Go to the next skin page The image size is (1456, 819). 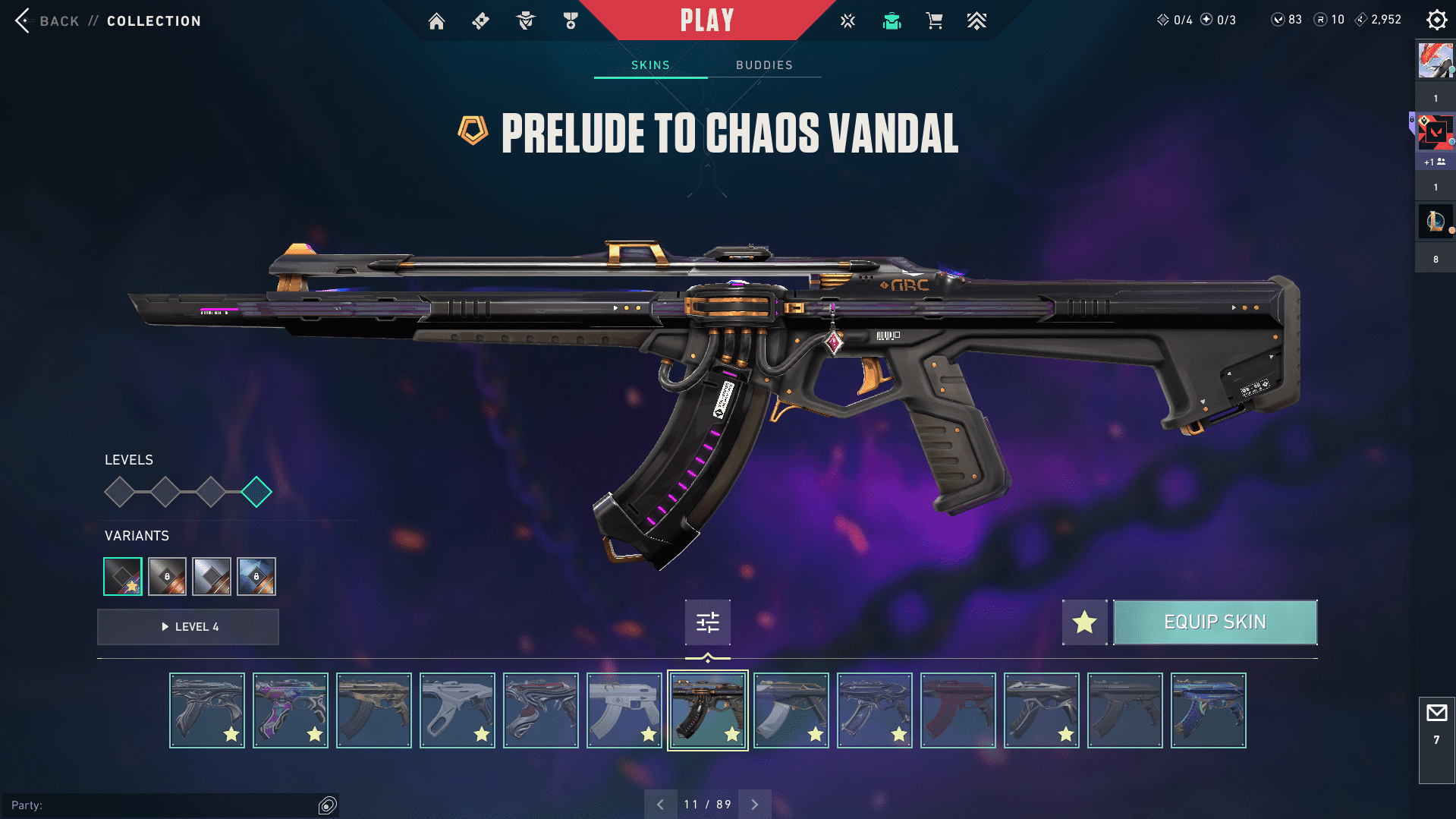tap(755, 805)
